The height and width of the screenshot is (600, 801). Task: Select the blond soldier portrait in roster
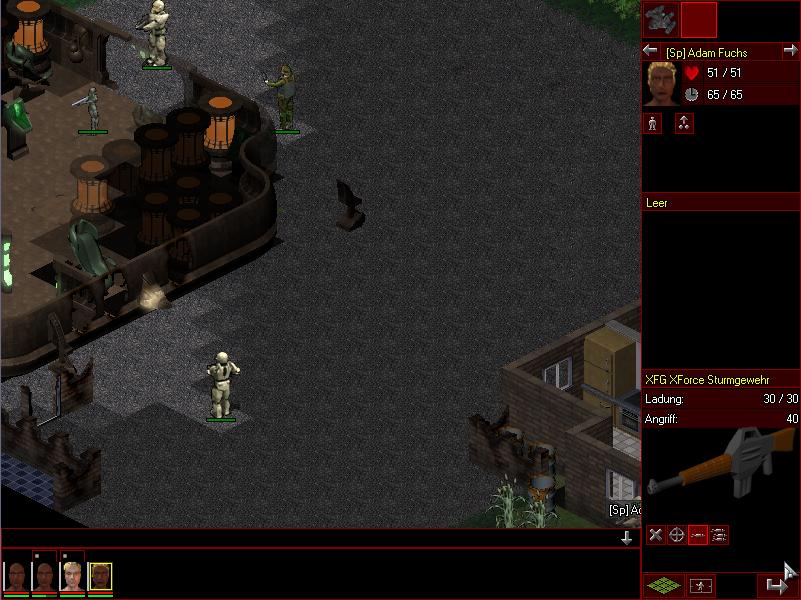click(x=72, y=575)
